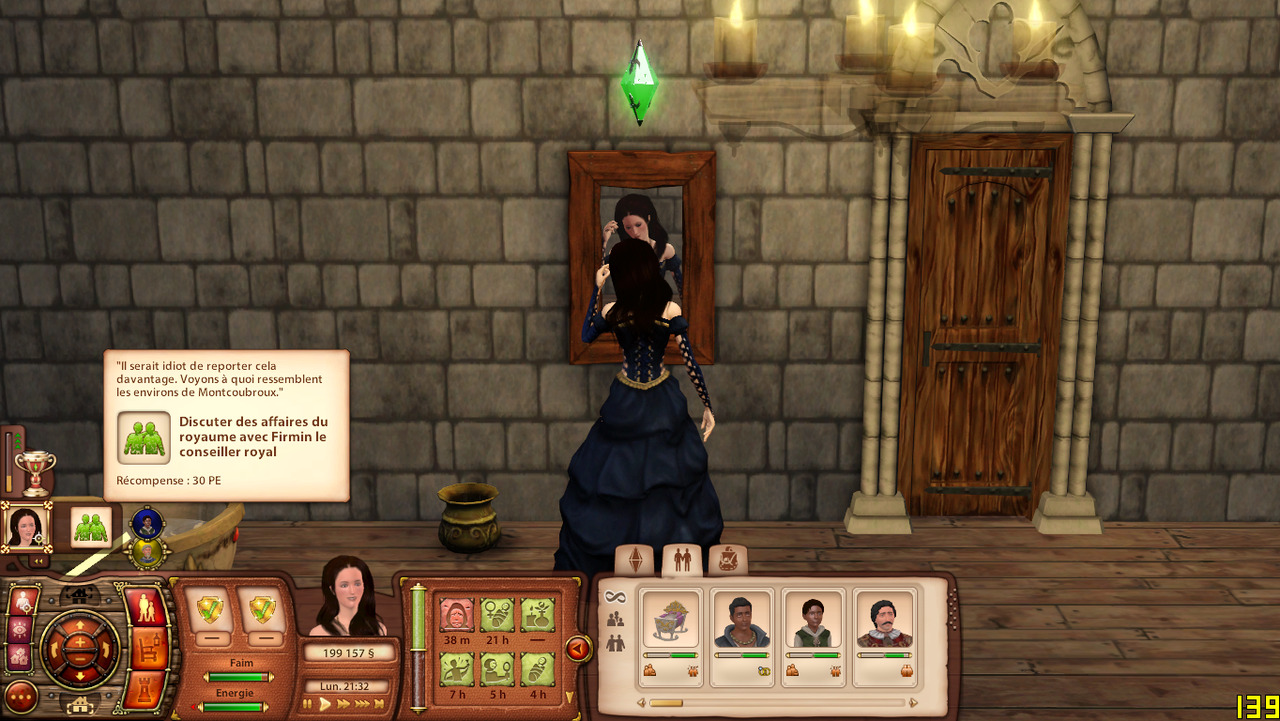Select Sim live mode button

pos(148,607)
